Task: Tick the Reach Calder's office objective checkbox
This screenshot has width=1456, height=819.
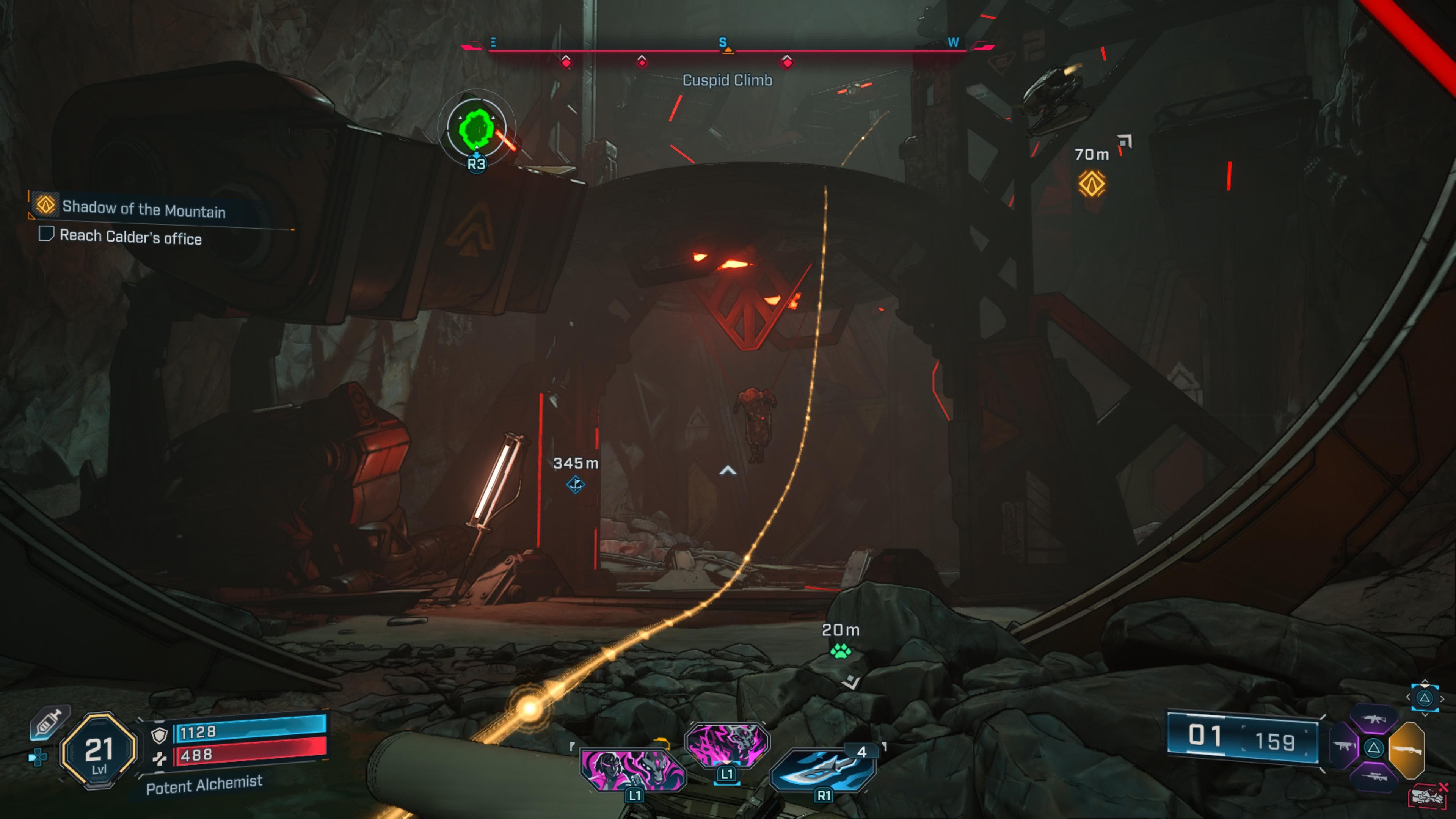Action: point(46,234)
